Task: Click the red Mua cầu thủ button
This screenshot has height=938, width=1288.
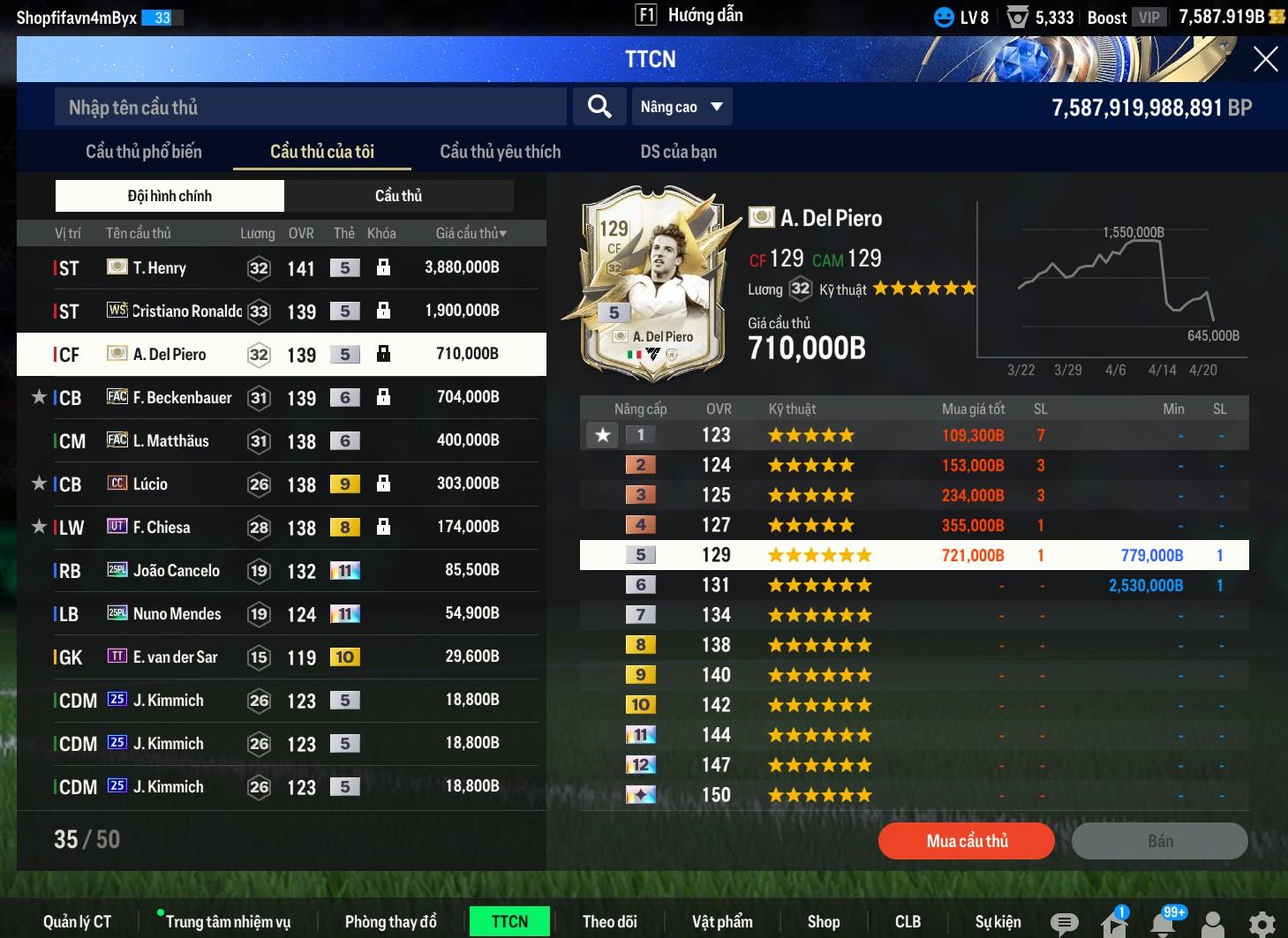Action: pyautogui.click(x=966, y=841)
